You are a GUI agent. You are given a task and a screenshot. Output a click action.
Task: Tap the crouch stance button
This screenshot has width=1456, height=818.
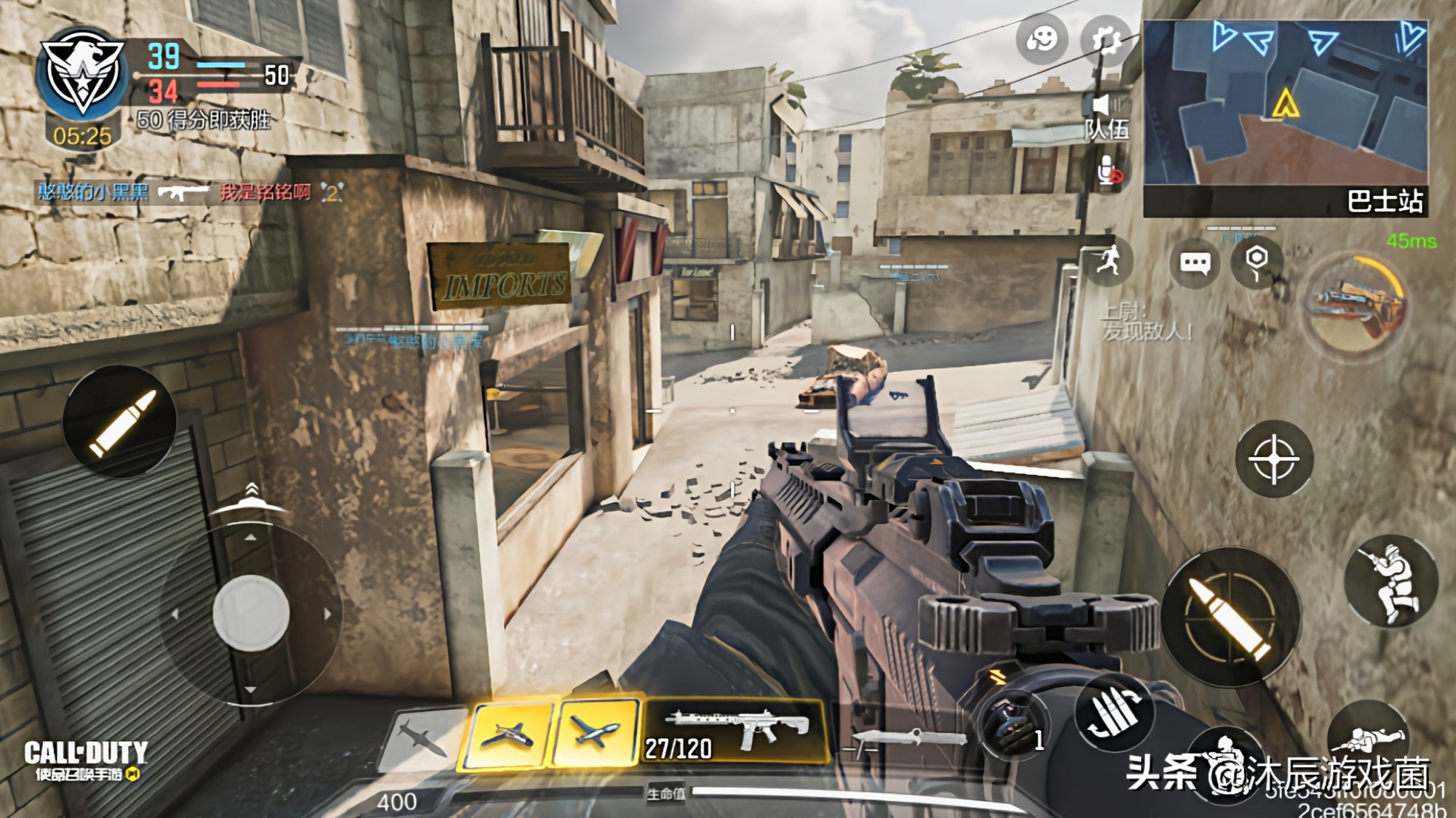1390,581
